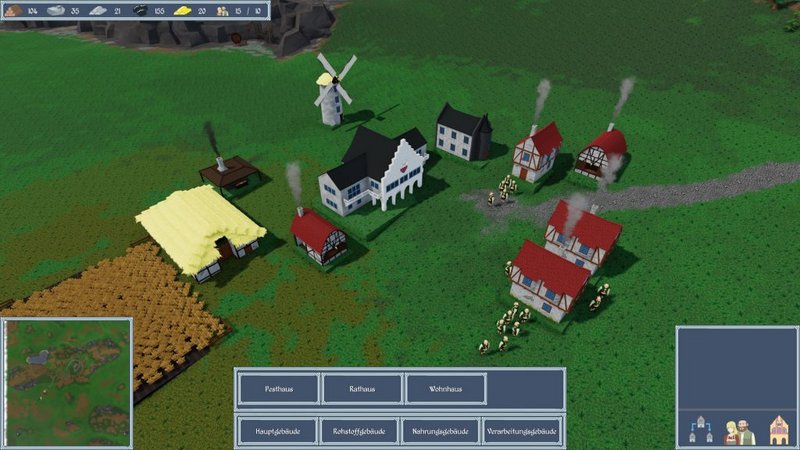Screen dimensions: 800x450
Task: Pick the Wohnhaus building
Action: pos(446,389)
